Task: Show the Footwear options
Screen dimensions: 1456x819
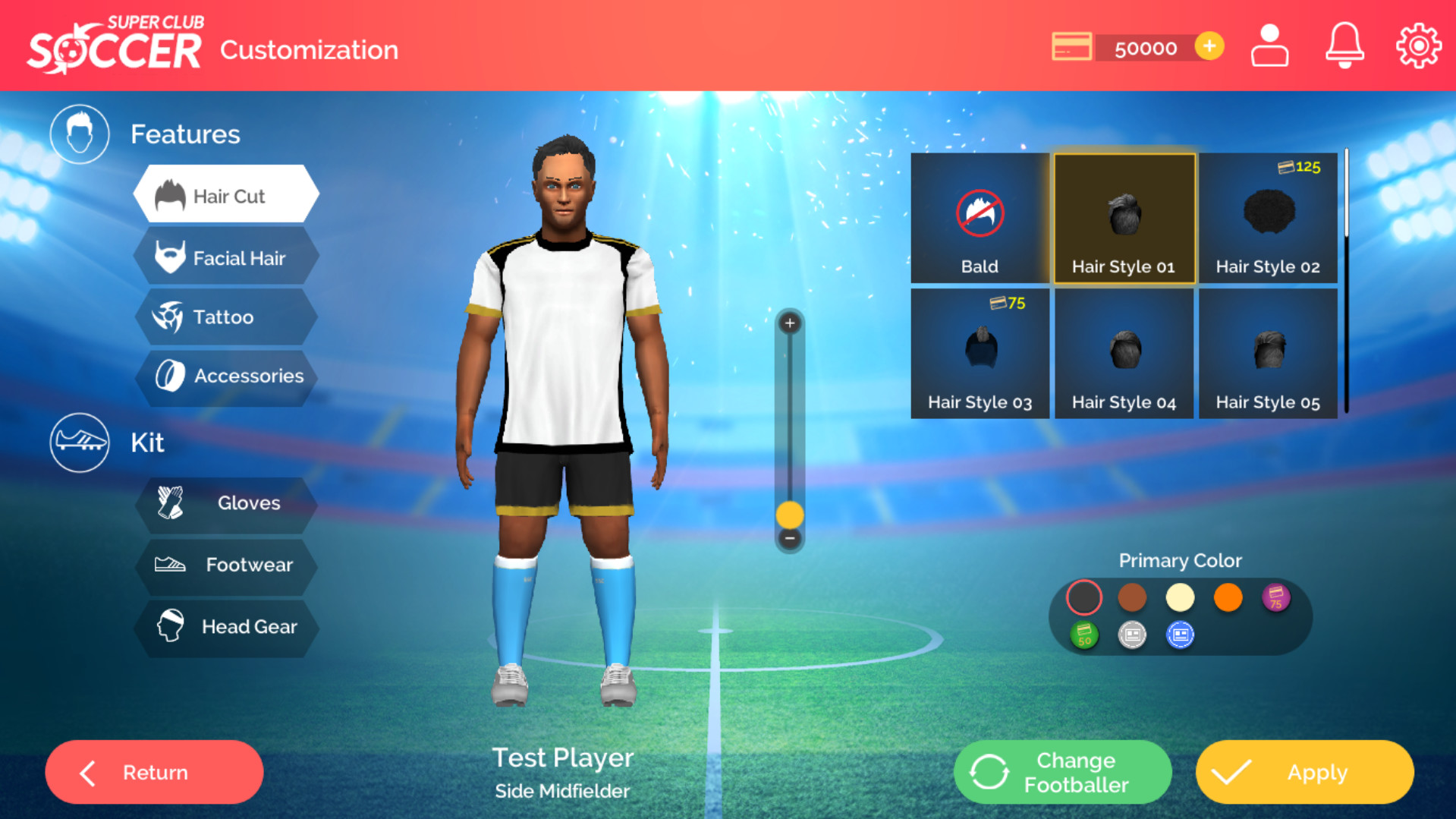Action: pos(226,565)
